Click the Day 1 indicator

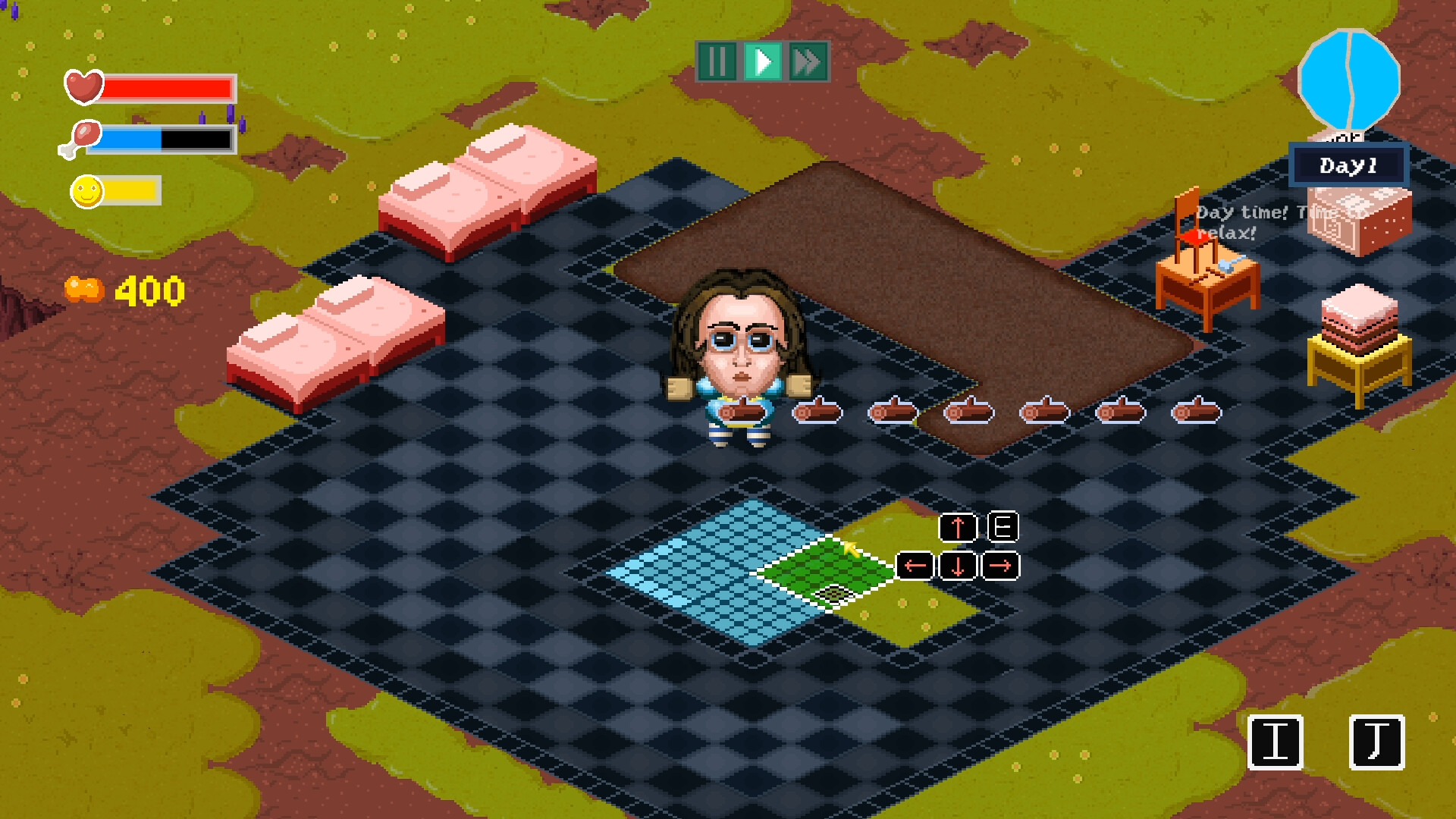pos(1350,165)
